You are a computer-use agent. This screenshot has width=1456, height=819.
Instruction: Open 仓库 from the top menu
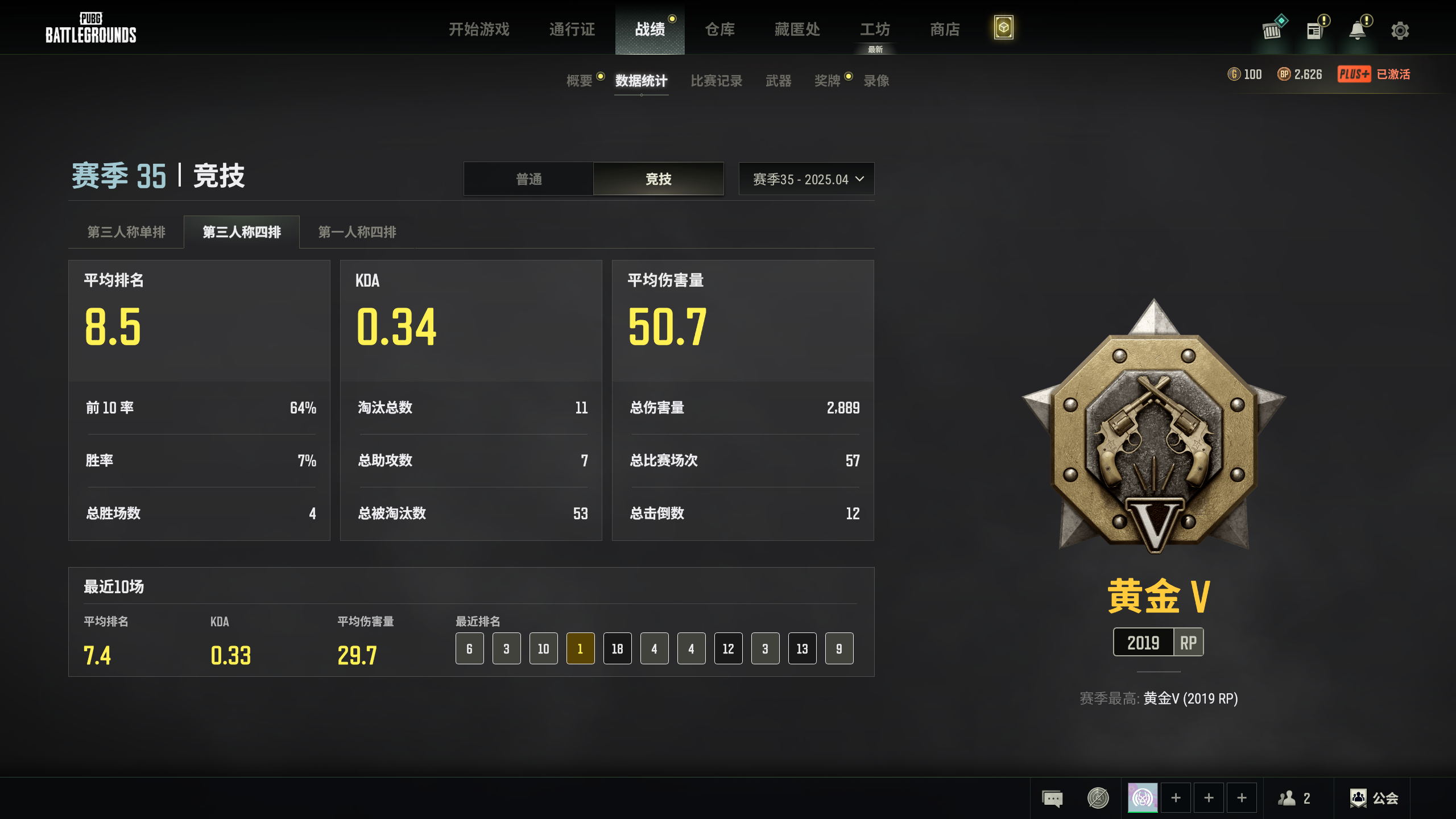coord(718,30)
